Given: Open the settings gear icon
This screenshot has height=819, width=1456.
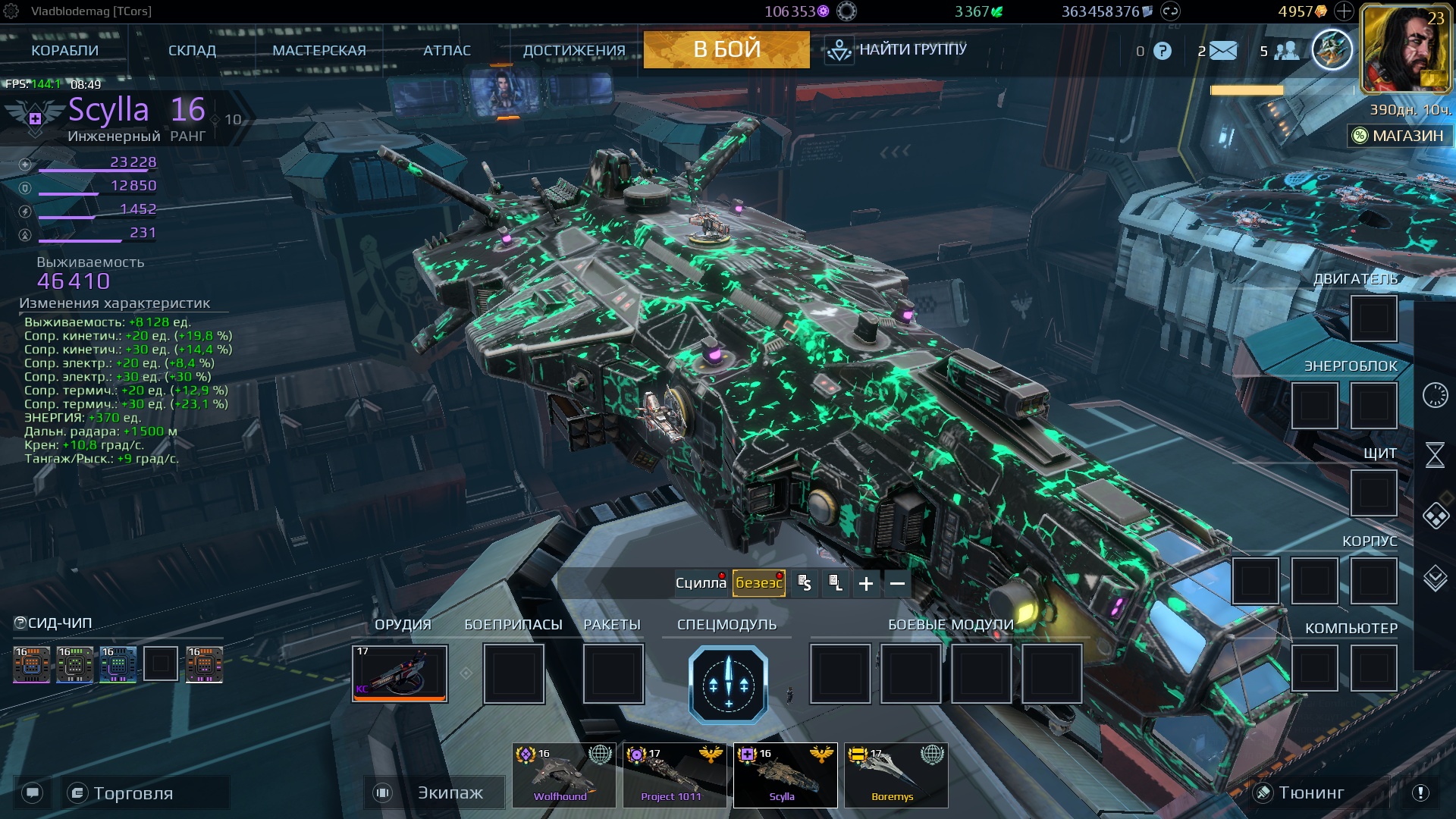Looking at the screenshot, I should tap(11, 11).
